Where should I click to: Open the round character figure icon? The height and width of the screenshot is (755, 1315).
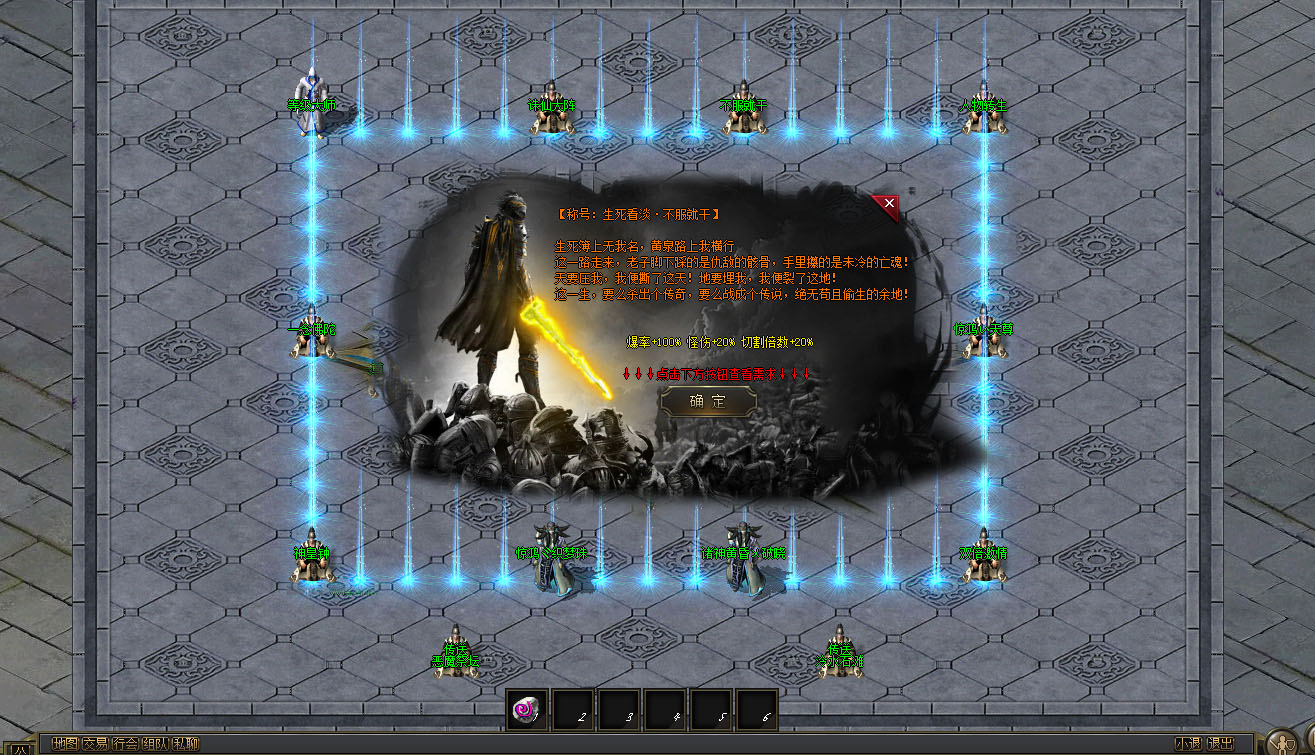[x=1282, y=742]
